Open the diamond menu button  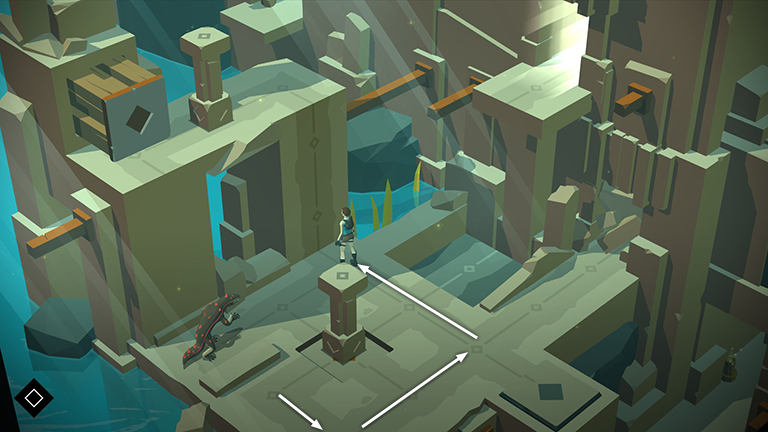coord(33,398)
